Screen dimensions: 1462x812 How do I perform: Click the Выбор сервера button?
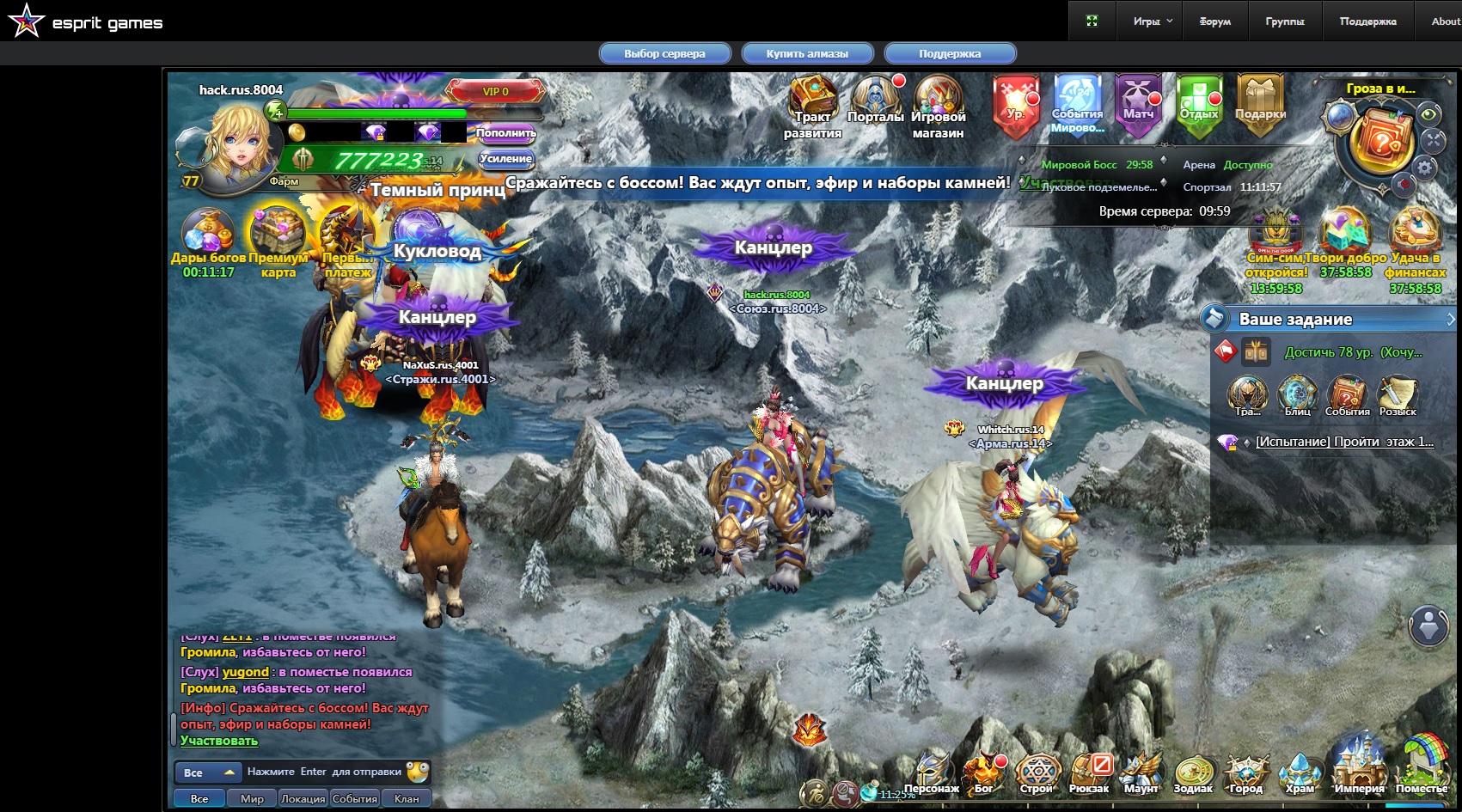click(664, 53)
